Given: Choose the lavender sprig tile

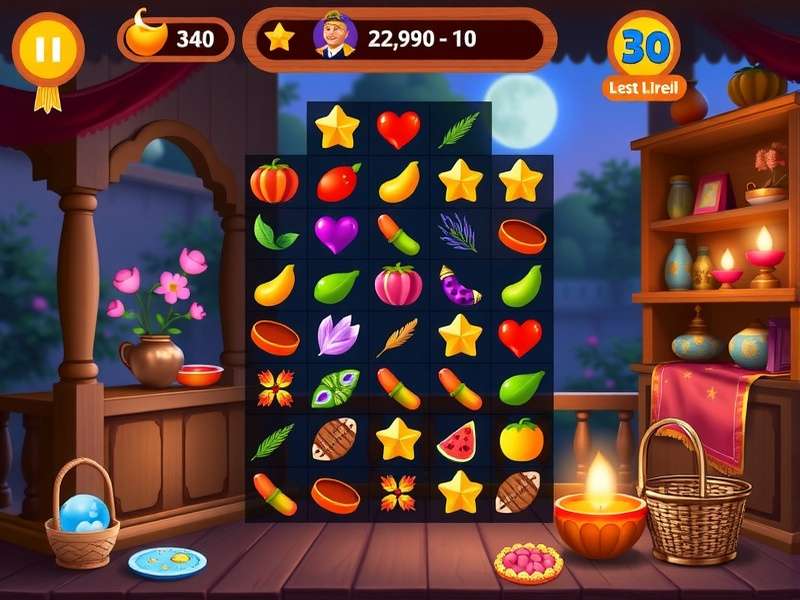Looking at the screenshot, I should pyautogui.click(x=458, y=233).
